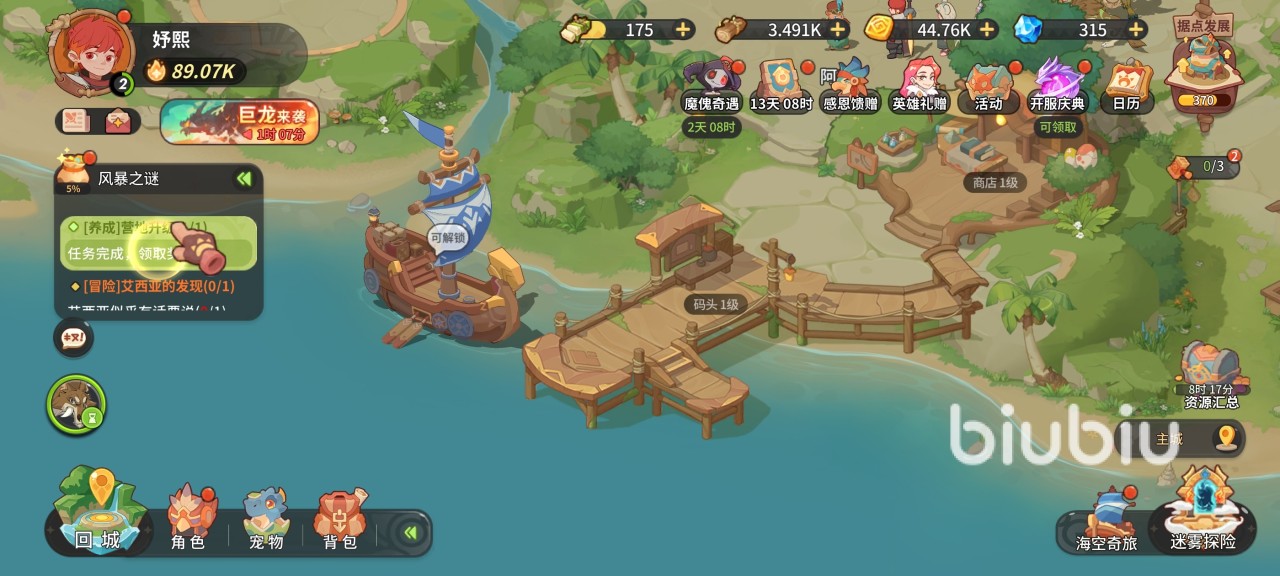Select the 艾西亚的发现 adventure quest
The width and height of the screenshot is (1280, 576).
pos(158,286)
